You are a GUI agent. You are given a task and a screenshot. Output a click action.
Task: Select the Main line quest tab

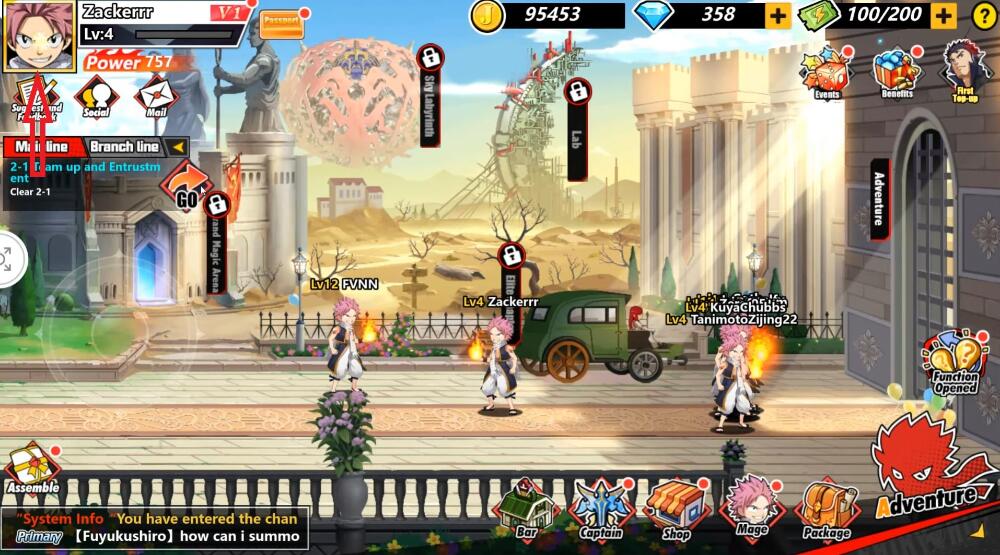[41, 147]
